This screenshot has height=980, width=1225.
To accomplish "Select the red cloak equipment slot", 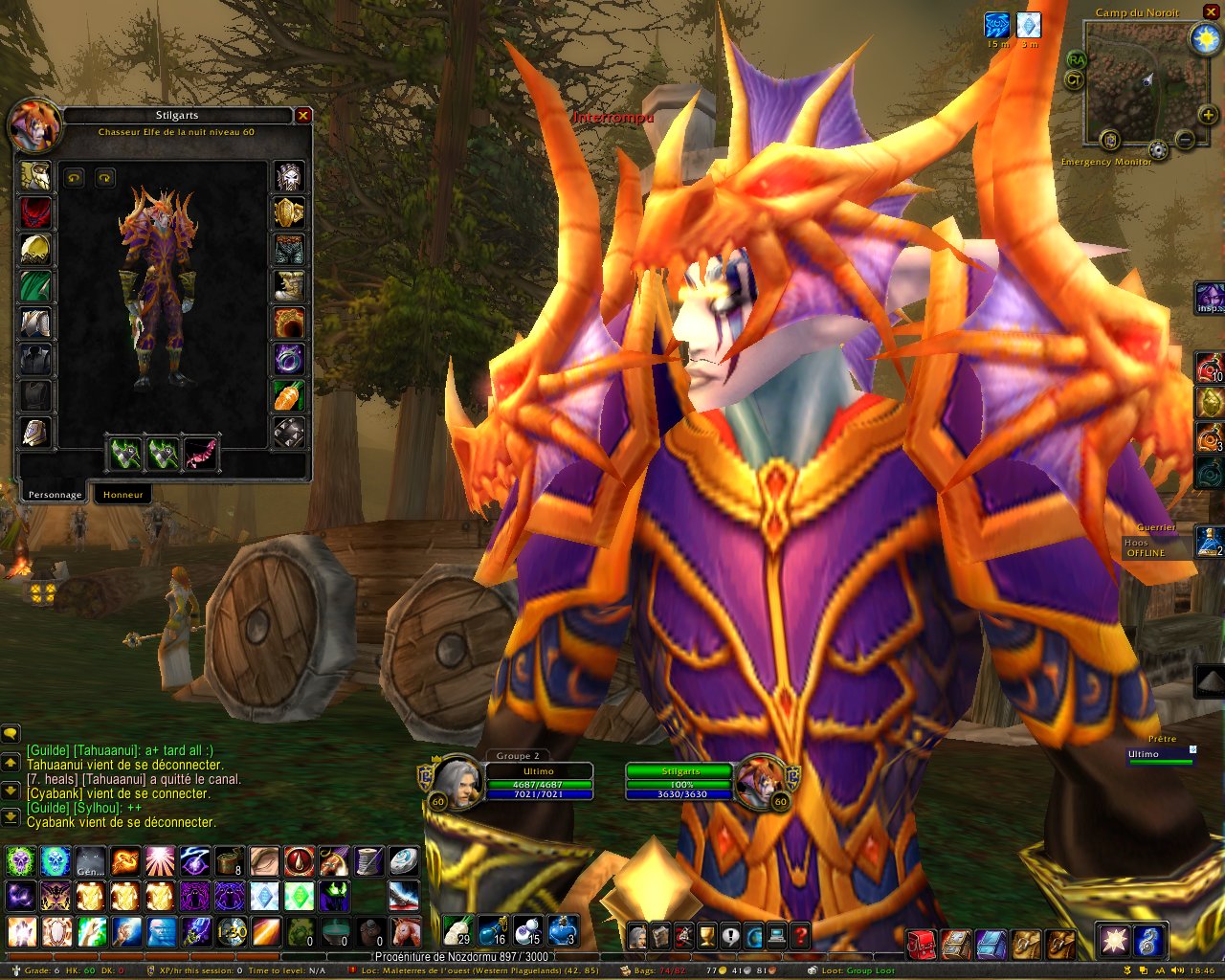I will pyautogui.click(x=35, y=212).
